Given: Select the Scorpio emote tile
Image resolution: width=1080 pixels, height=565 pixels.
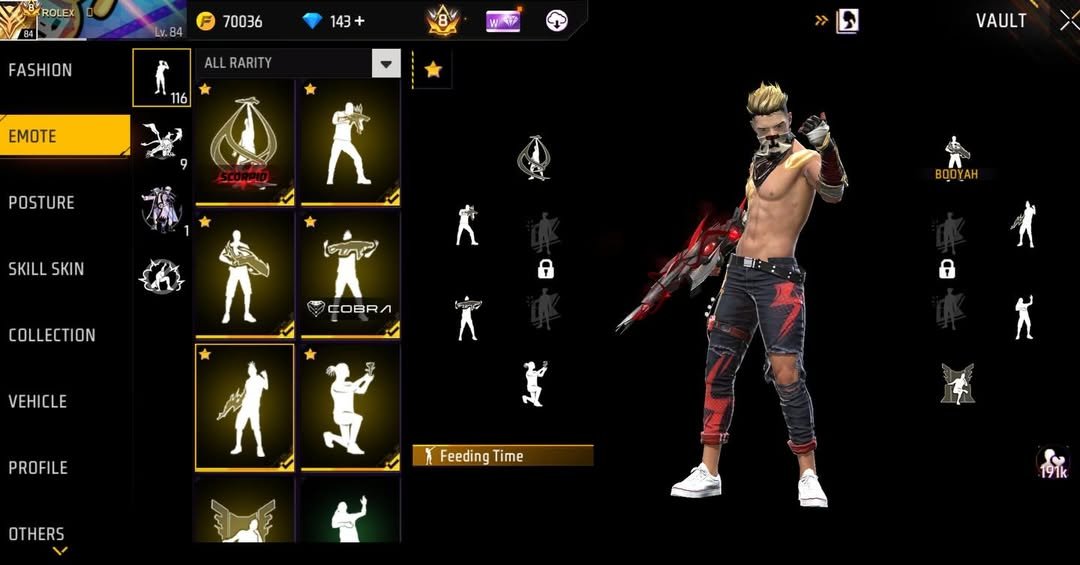Looking at the screenshot, I should (x=244, y=142).
